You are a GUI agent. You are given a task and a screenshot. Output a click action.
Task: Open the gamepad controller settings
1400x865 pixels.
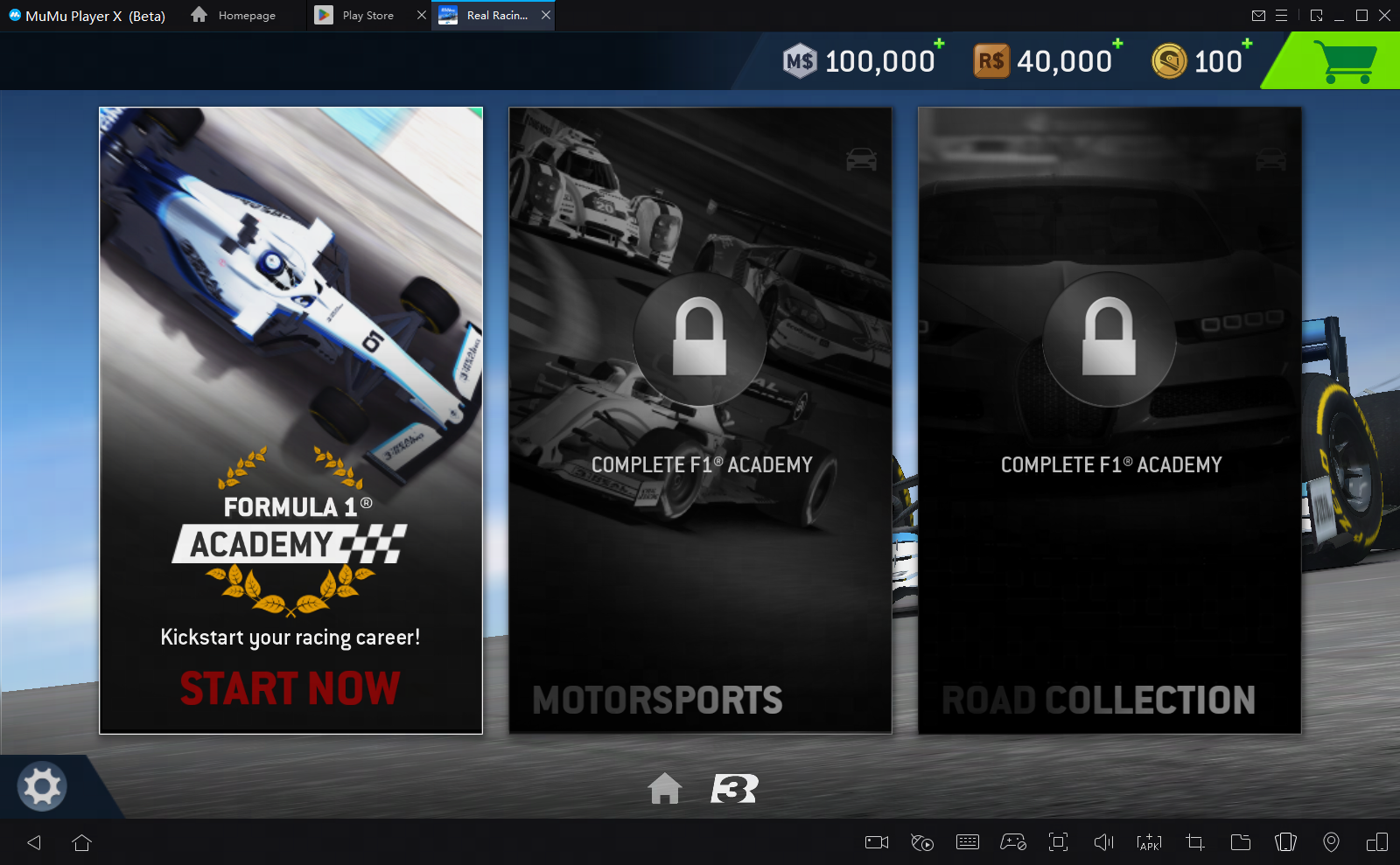1012,842
